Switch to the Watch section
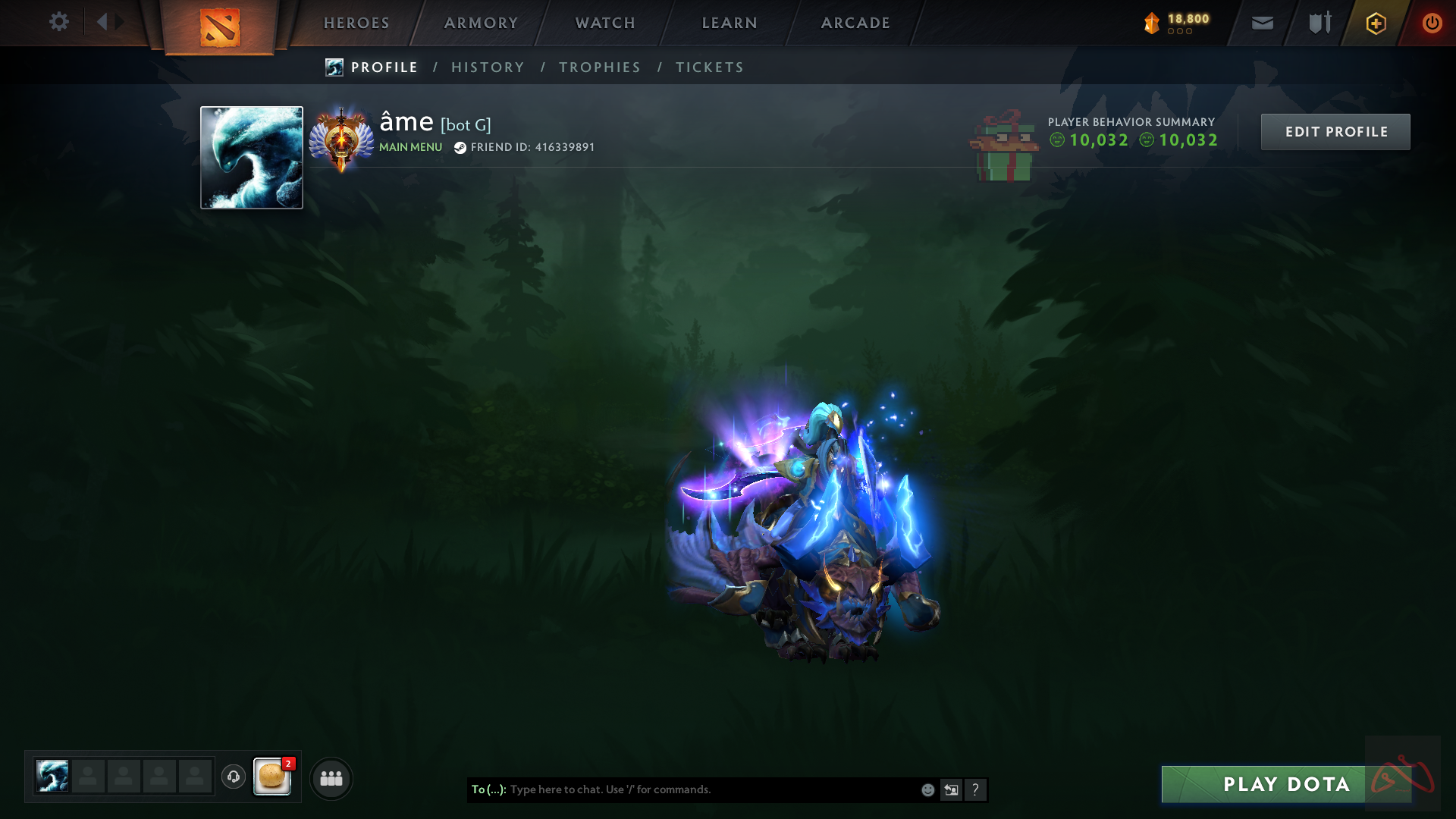Screen dimensions: 1456x819 (605, 23)
